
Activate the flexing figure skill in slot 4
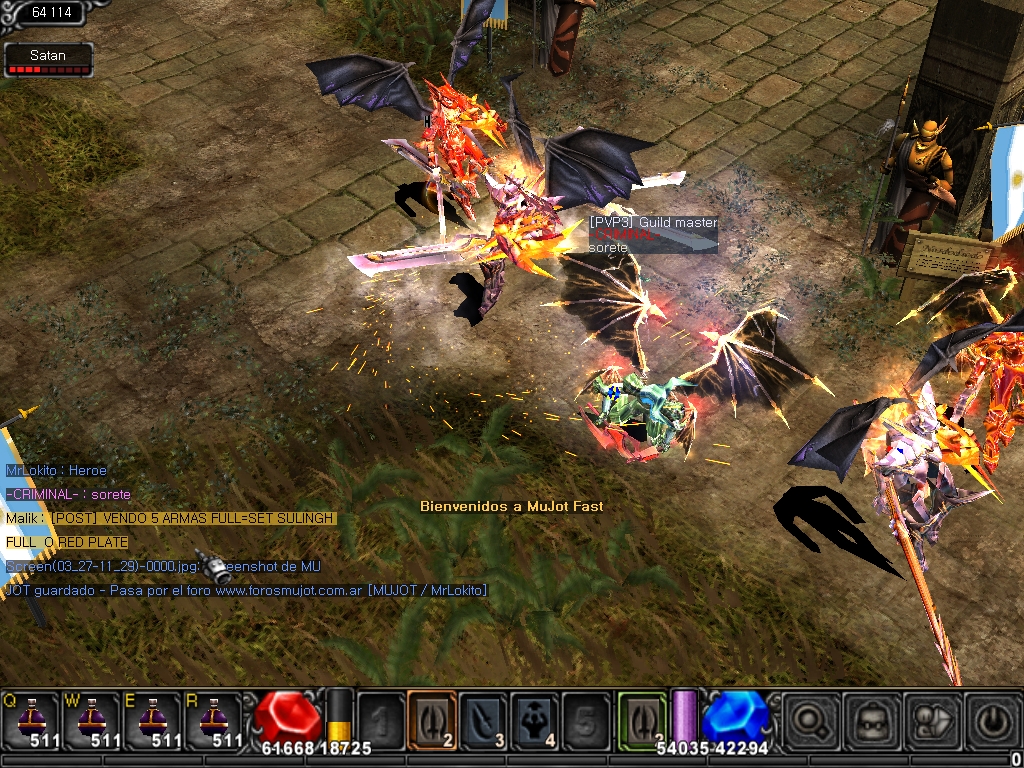point(536,718)
